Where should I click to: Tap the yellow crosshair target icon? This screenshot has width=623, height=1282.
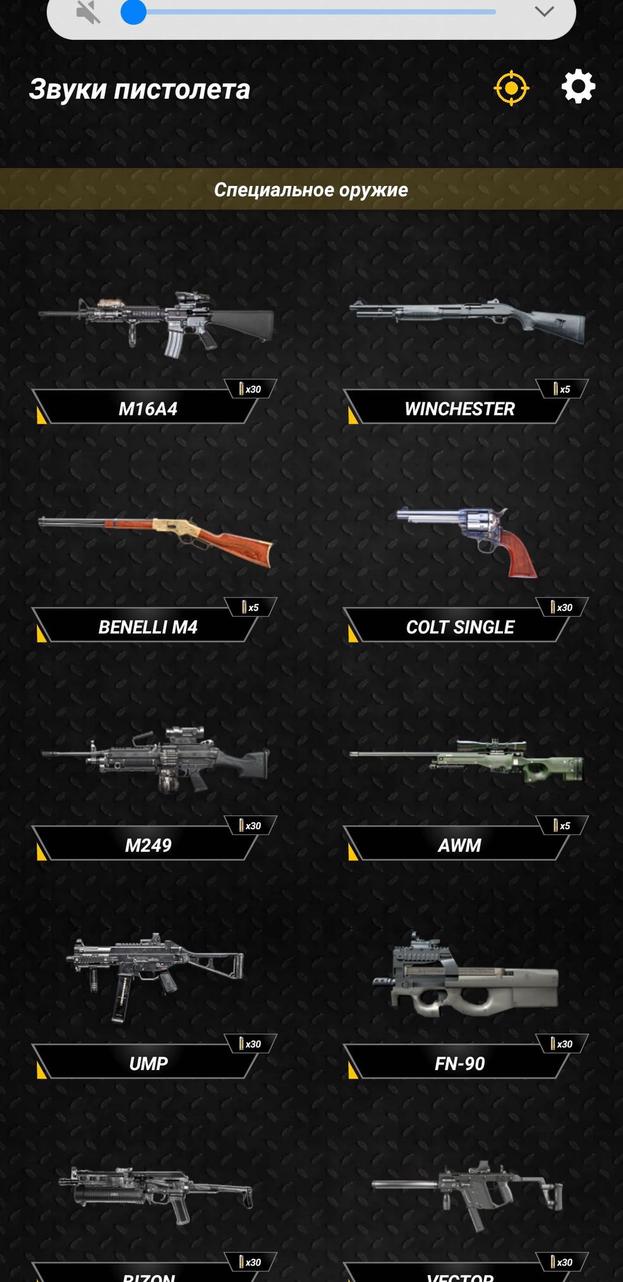coord(511,88)
